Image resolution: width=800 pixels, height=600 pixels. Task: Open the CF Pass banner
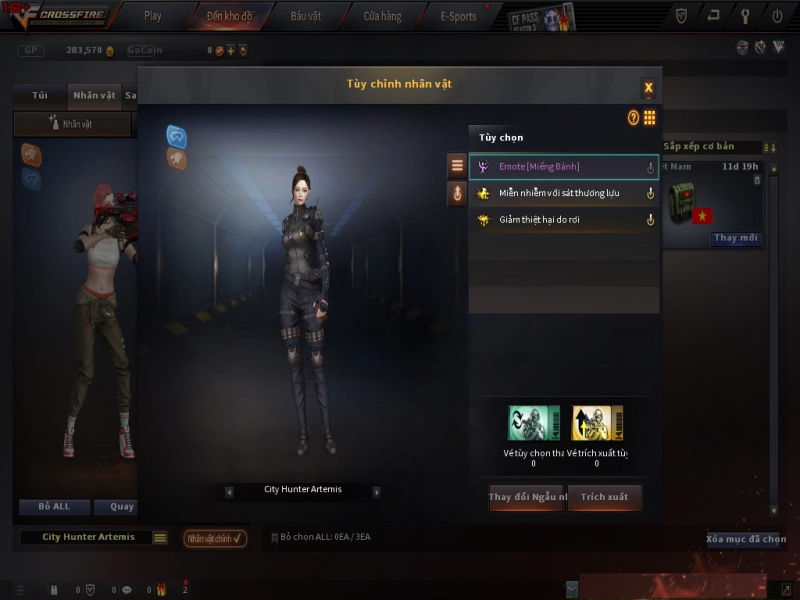(x=541, y=17)
